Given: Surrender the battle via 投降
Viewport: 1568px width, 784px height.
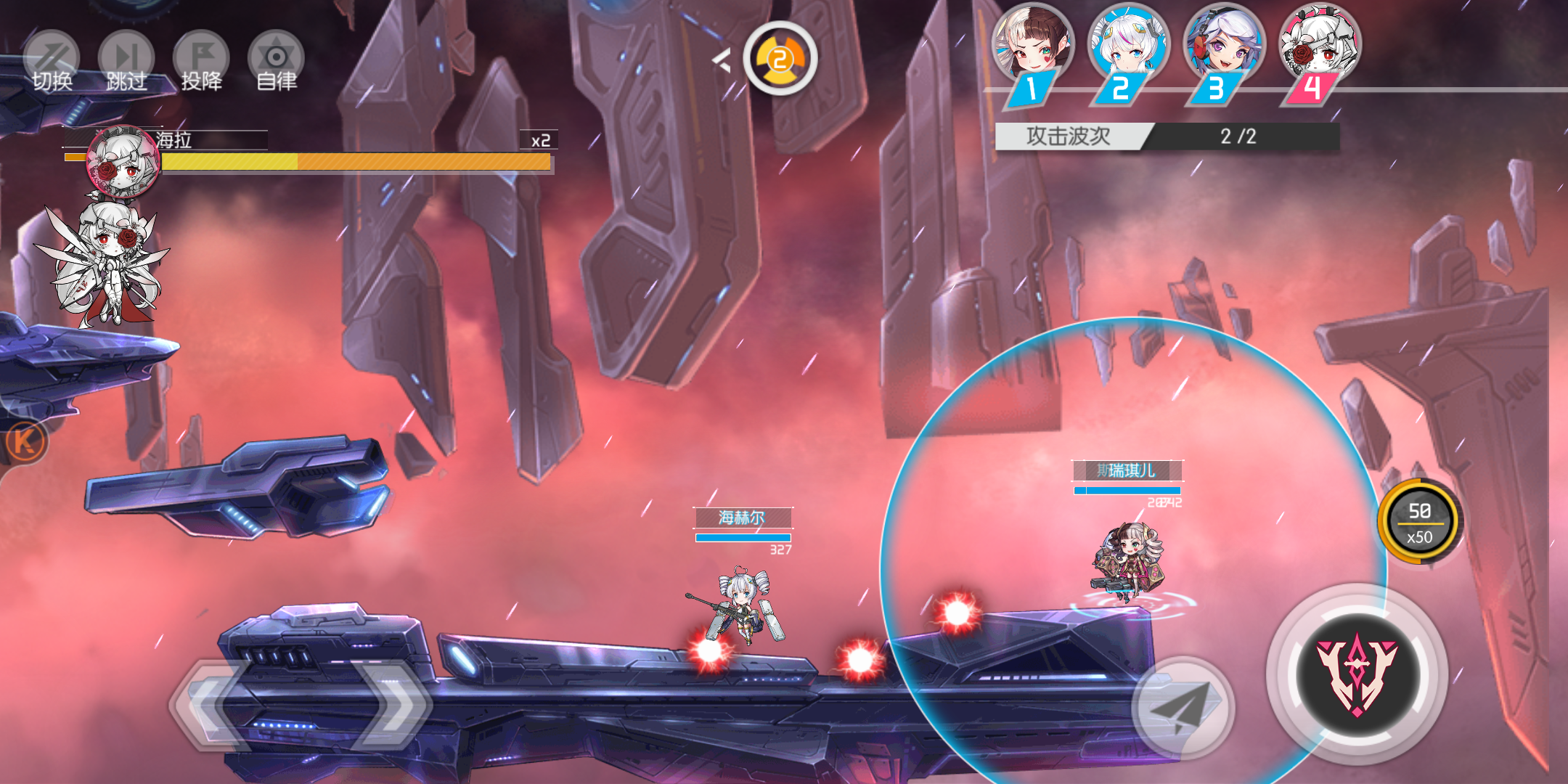Looking at the screenshot, I should [201, 62].
